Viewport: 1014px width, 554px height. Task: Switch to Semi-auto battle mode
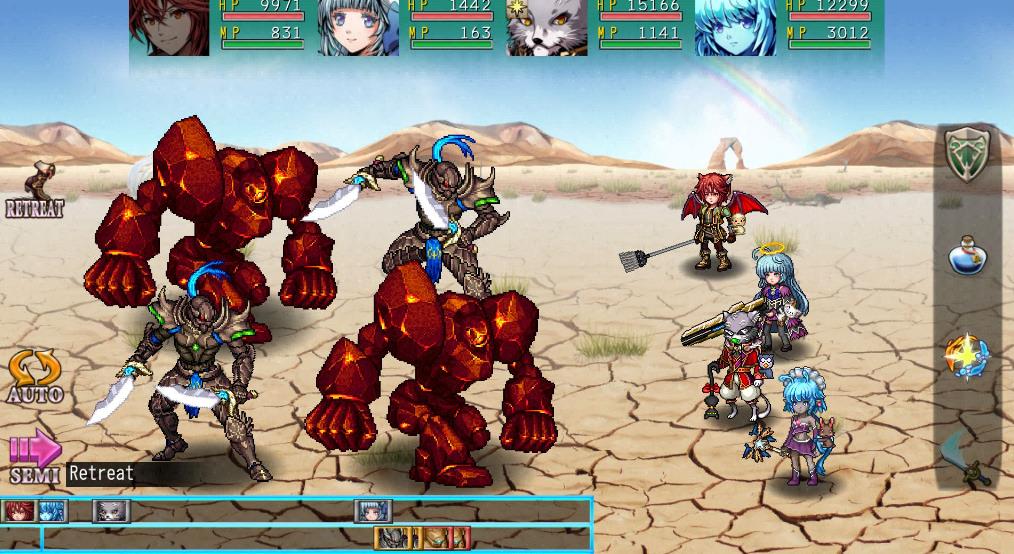point(34,458)
